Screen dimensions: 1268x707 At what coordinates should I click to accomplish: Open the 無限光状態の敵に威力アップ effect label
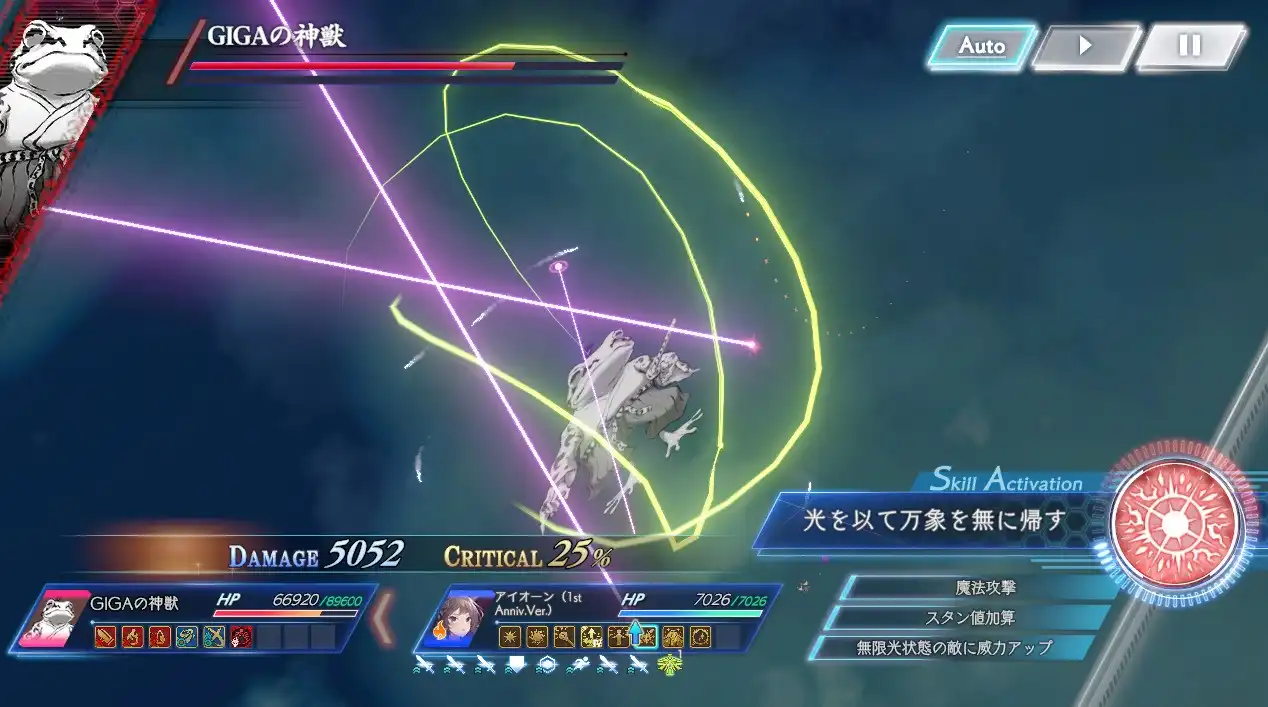pos(955,648)
